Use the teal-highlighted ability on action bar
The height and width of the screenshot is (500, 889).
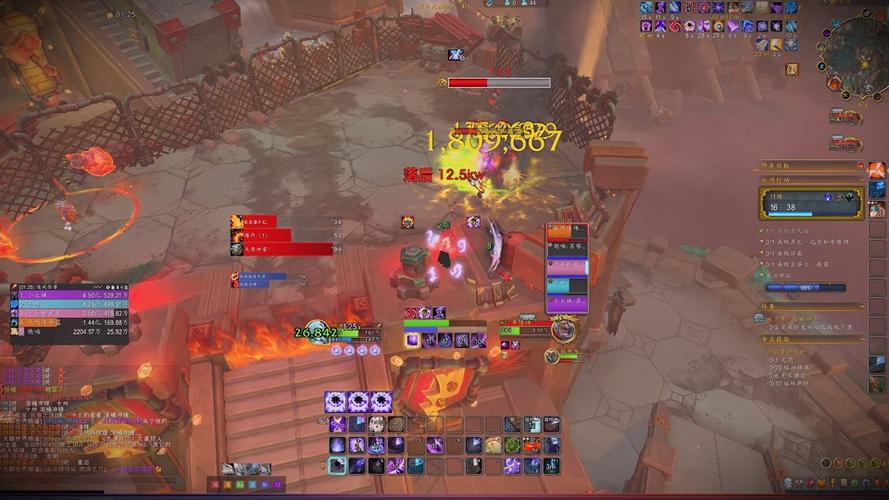tap(338, 465)
